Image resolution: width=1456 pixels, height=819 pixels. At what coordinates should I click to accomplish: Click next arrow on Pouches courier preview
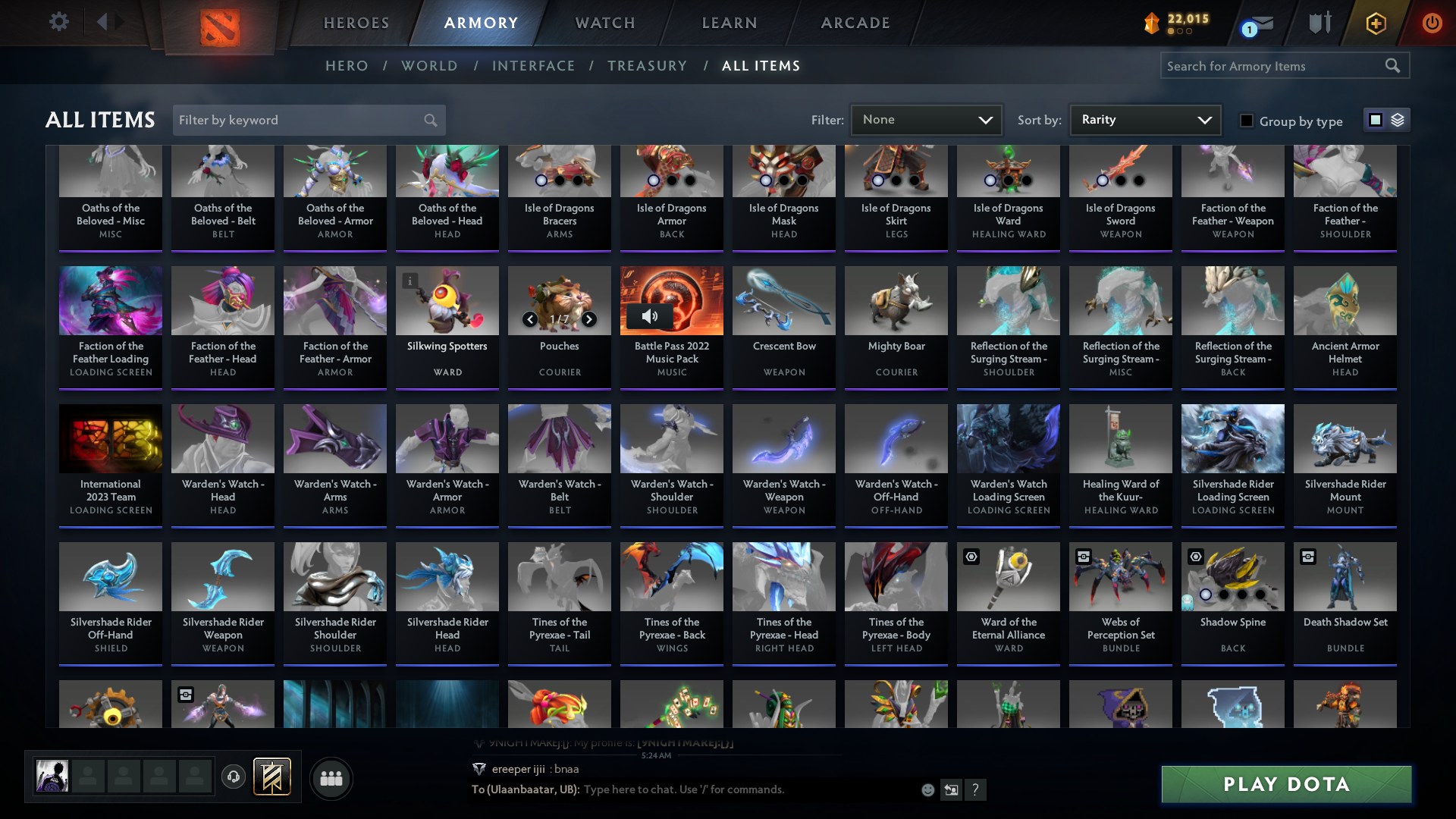(x=588, y=319)
